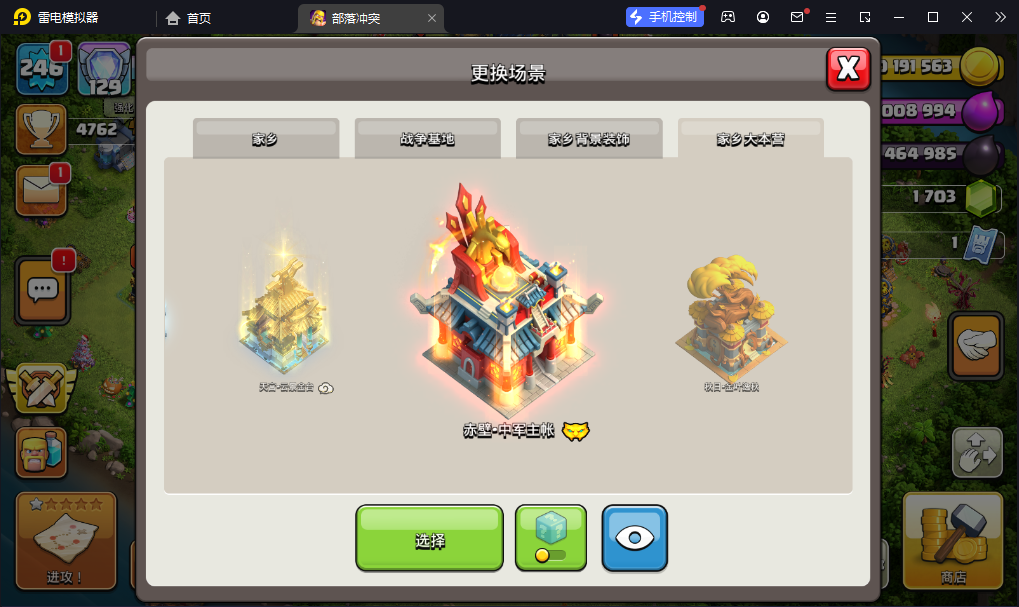
Task: Open the trophy league button
Action: (41, 129)
